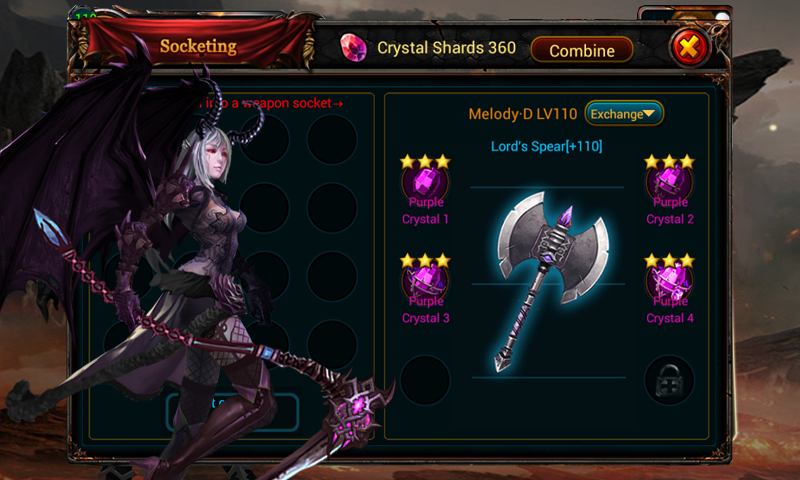
Task: Select the Purple Crystal 1 socket
Action: click(425, 182)
